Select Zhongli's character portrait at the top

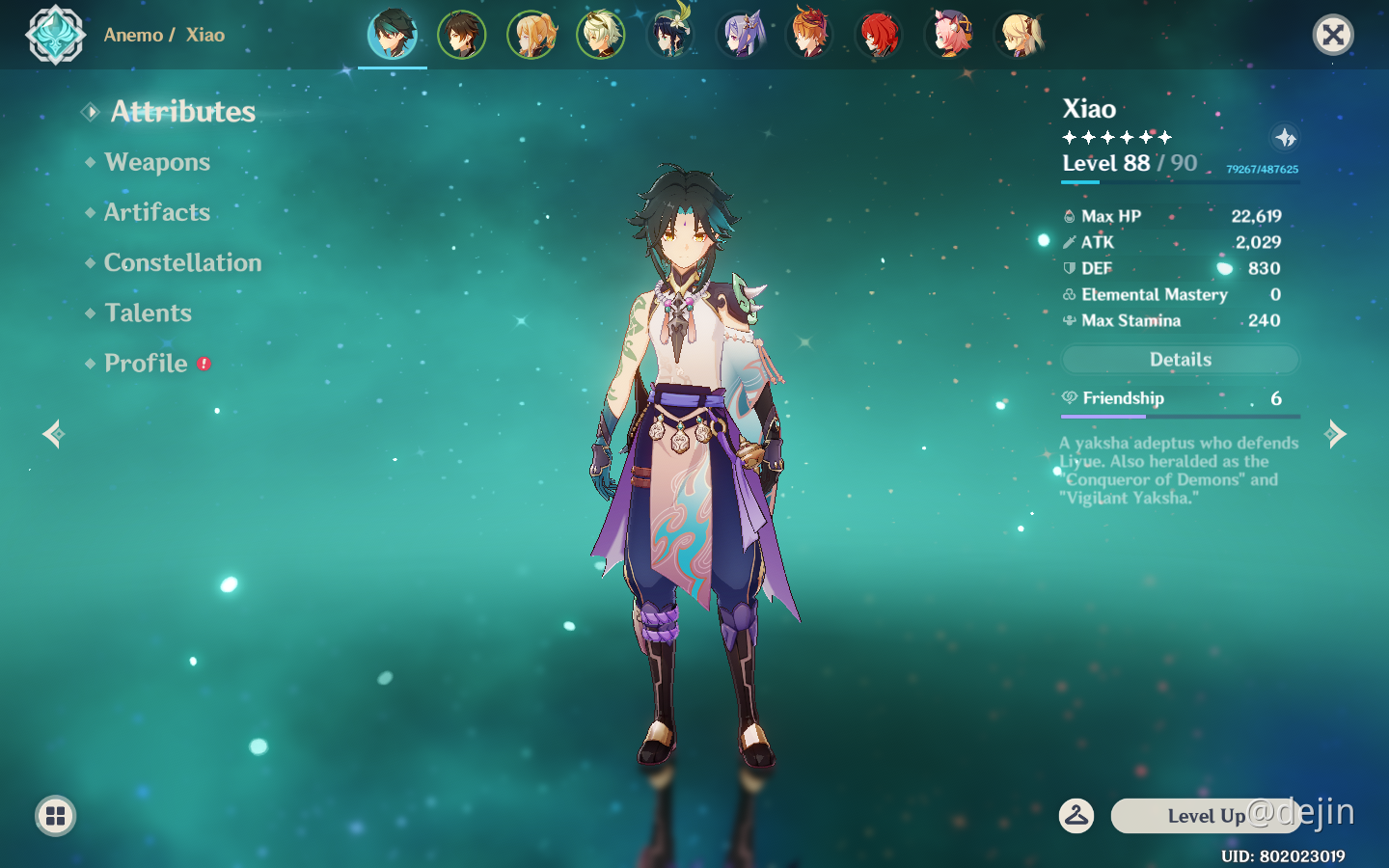[x=464, y=34]
